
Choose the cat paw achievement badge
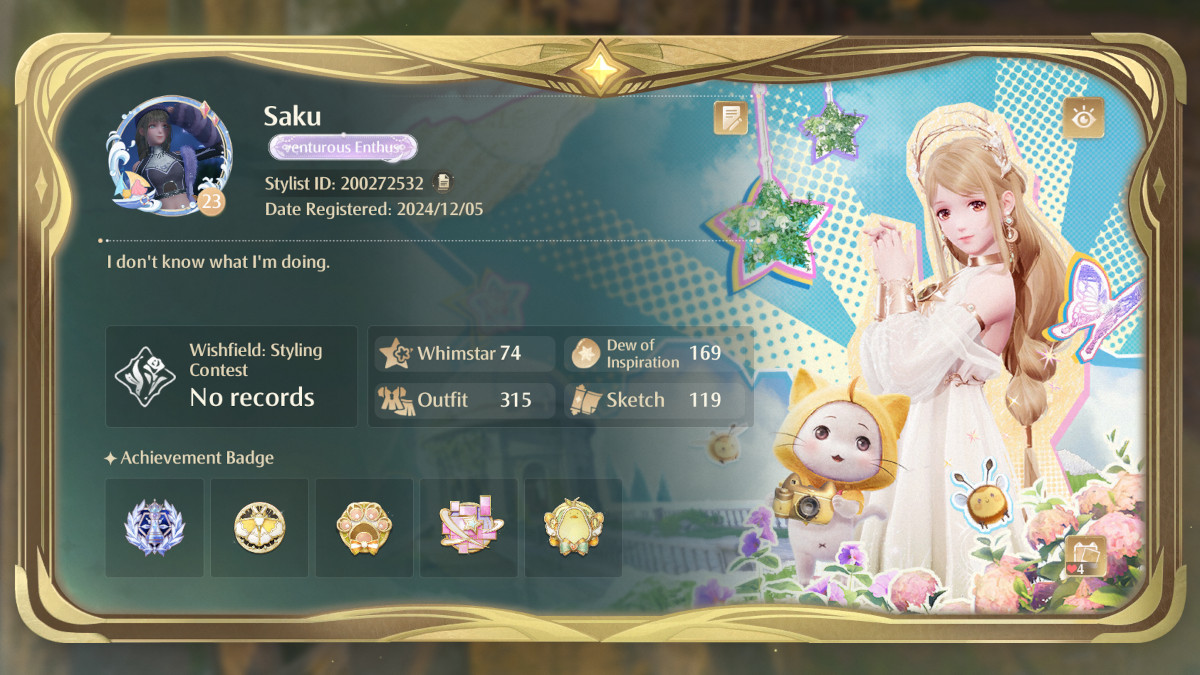point(364,527)
